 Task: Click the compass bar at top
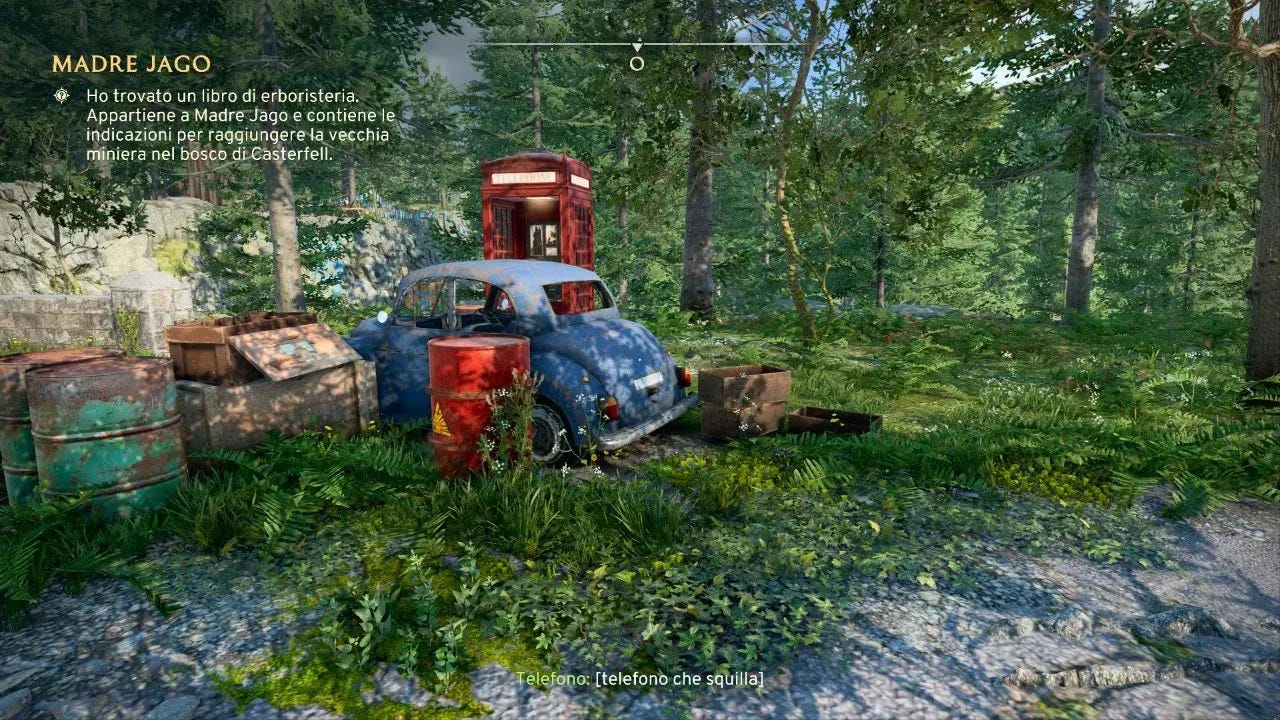click(x=637, y=45)
